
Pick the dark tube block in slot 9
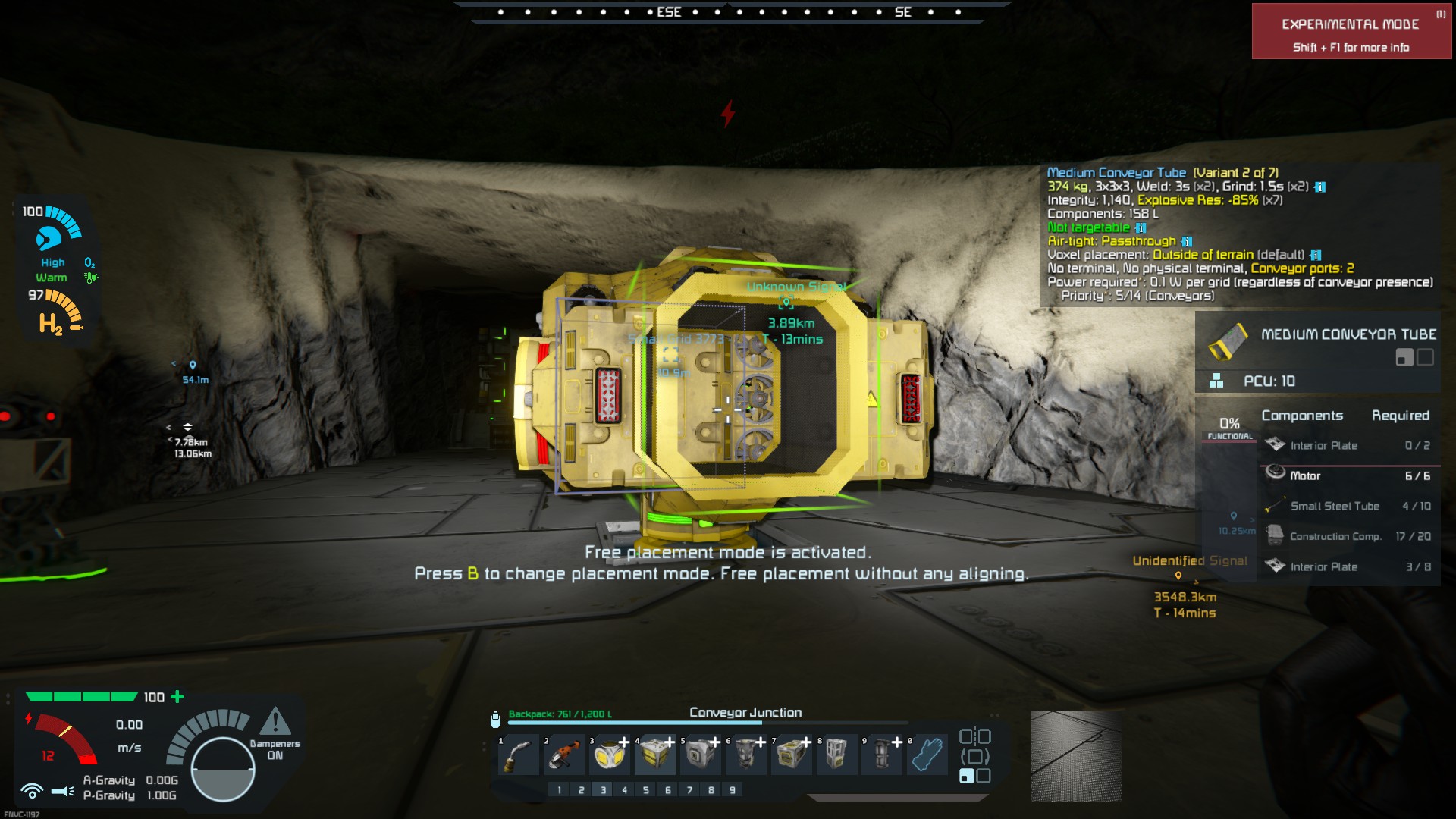882,755
